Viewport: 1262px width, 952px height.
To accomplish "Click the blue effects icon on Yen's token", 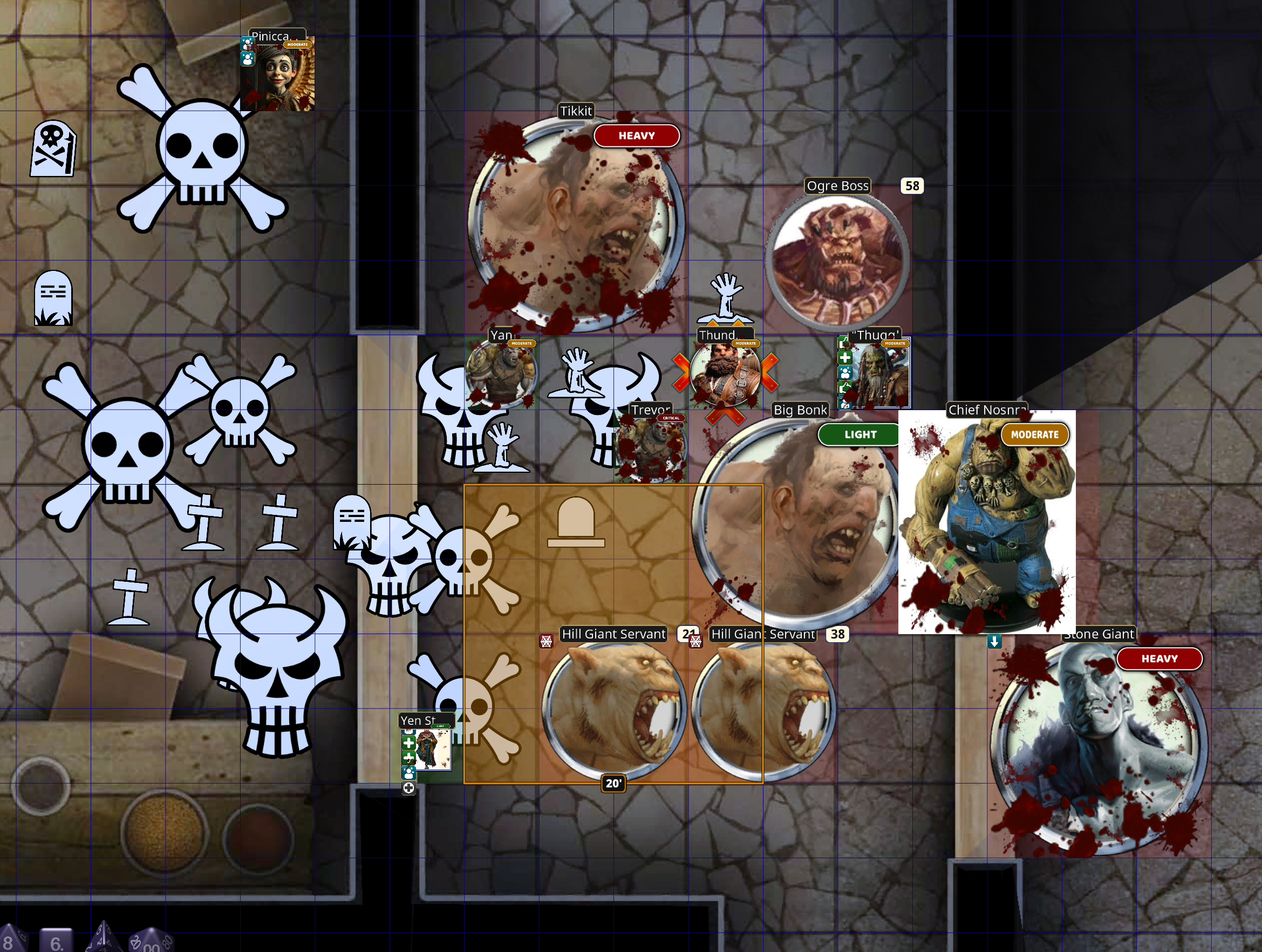I will (x=409, y=773).
